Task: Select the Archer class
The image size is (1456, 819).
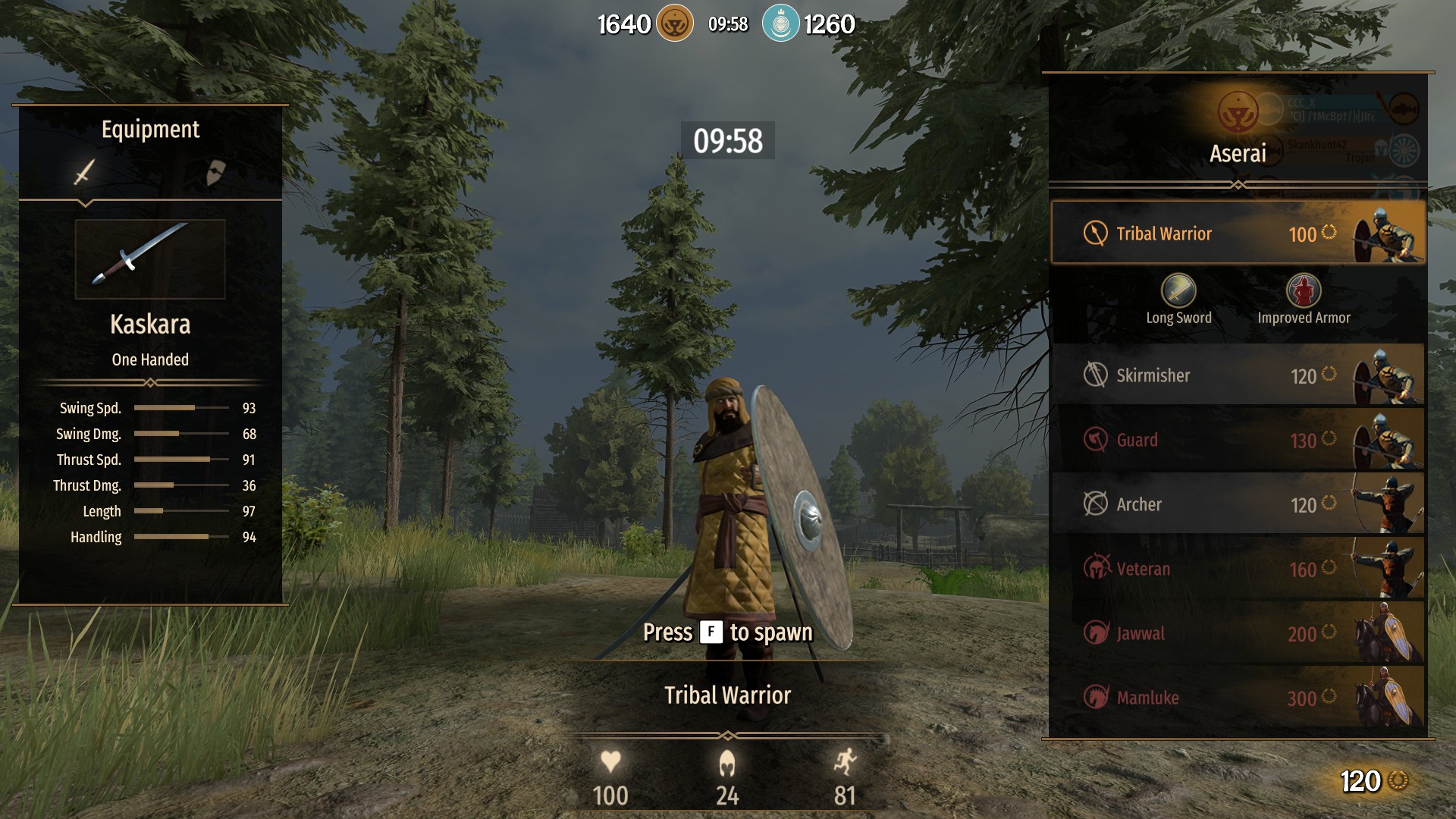Action: click(1238, 504)
